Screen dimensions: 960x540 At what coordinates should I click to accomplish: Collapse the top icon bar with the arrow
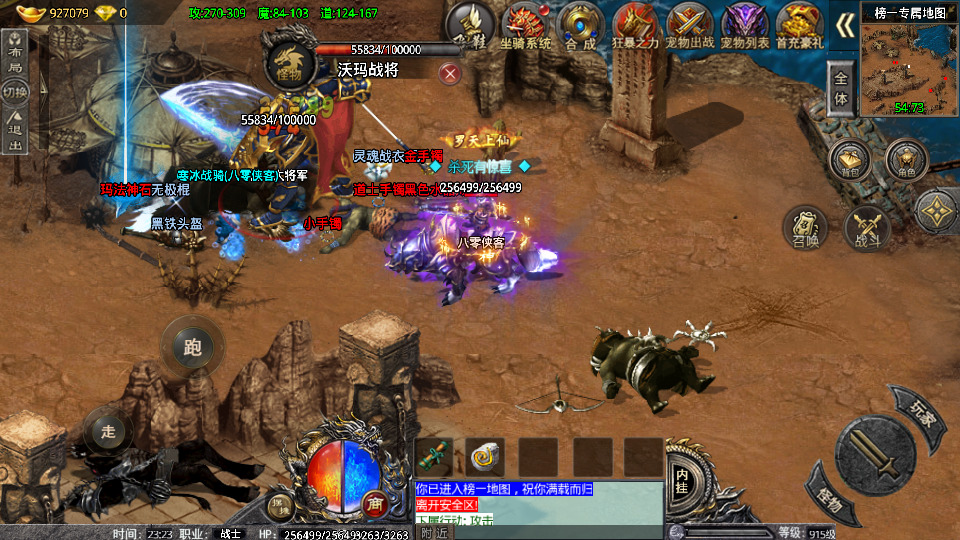(x=845, y=25)
